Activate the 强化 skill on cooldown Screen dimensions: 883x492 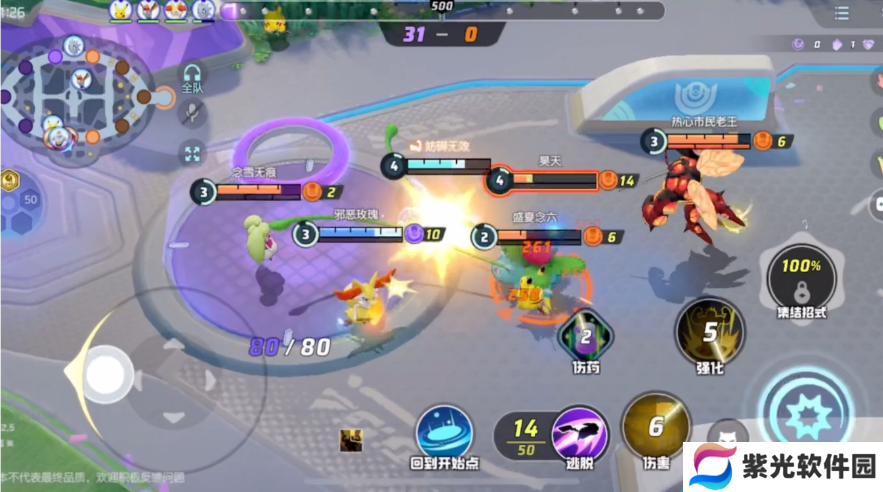(709, 334)
